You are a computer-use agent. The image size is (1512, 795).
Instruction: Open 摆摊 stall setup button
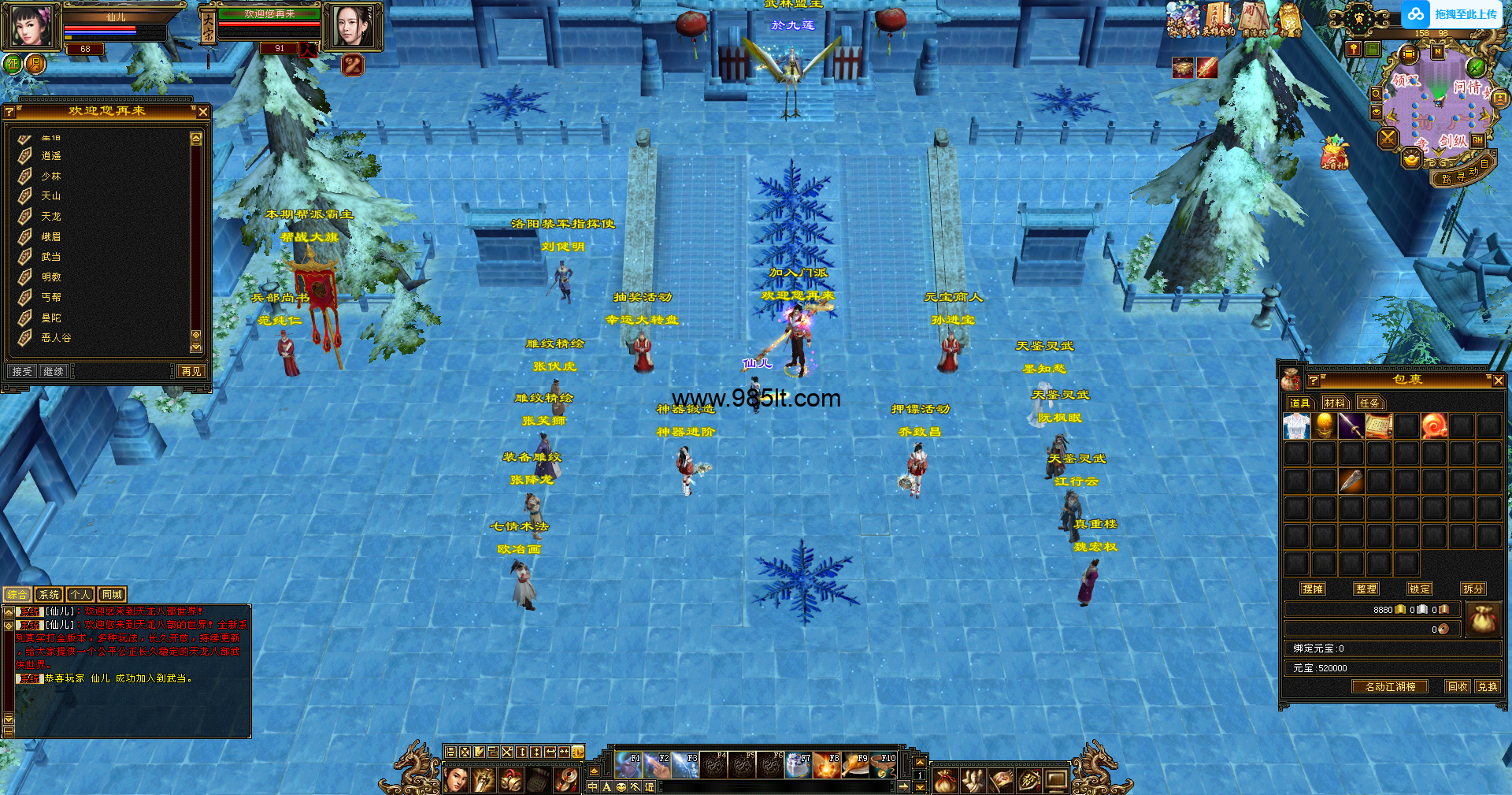[x=1313, y=589]
